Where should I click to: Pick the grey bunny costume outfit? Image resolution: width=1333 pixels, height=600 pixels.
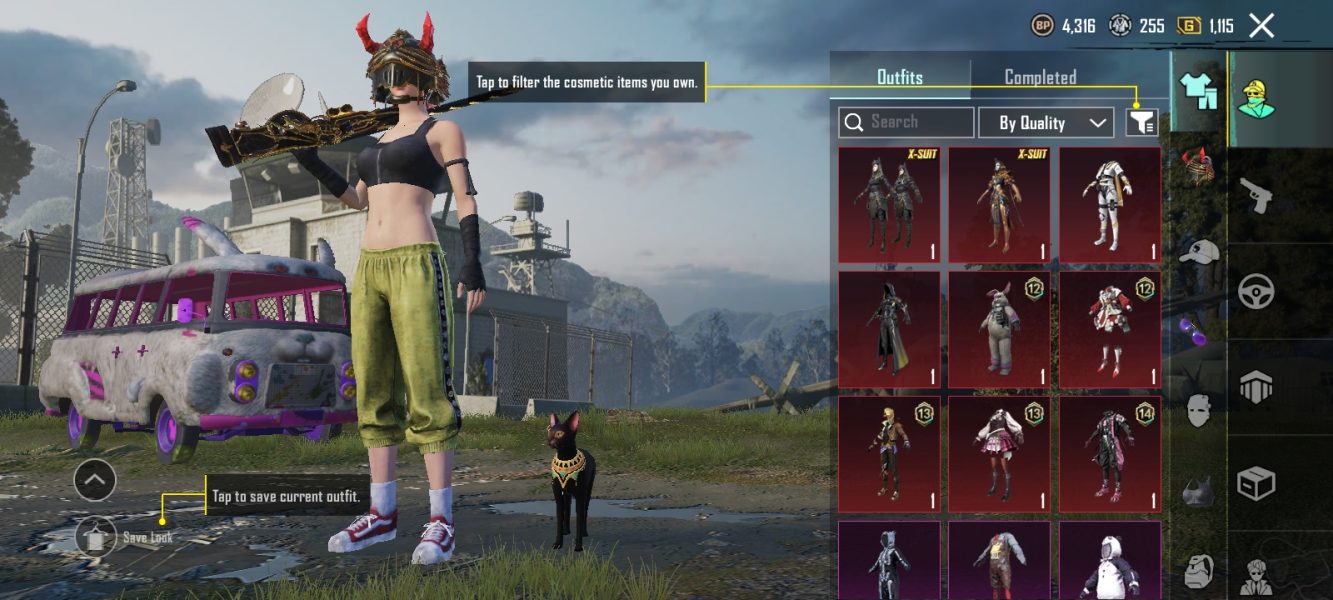pos(999,329)
